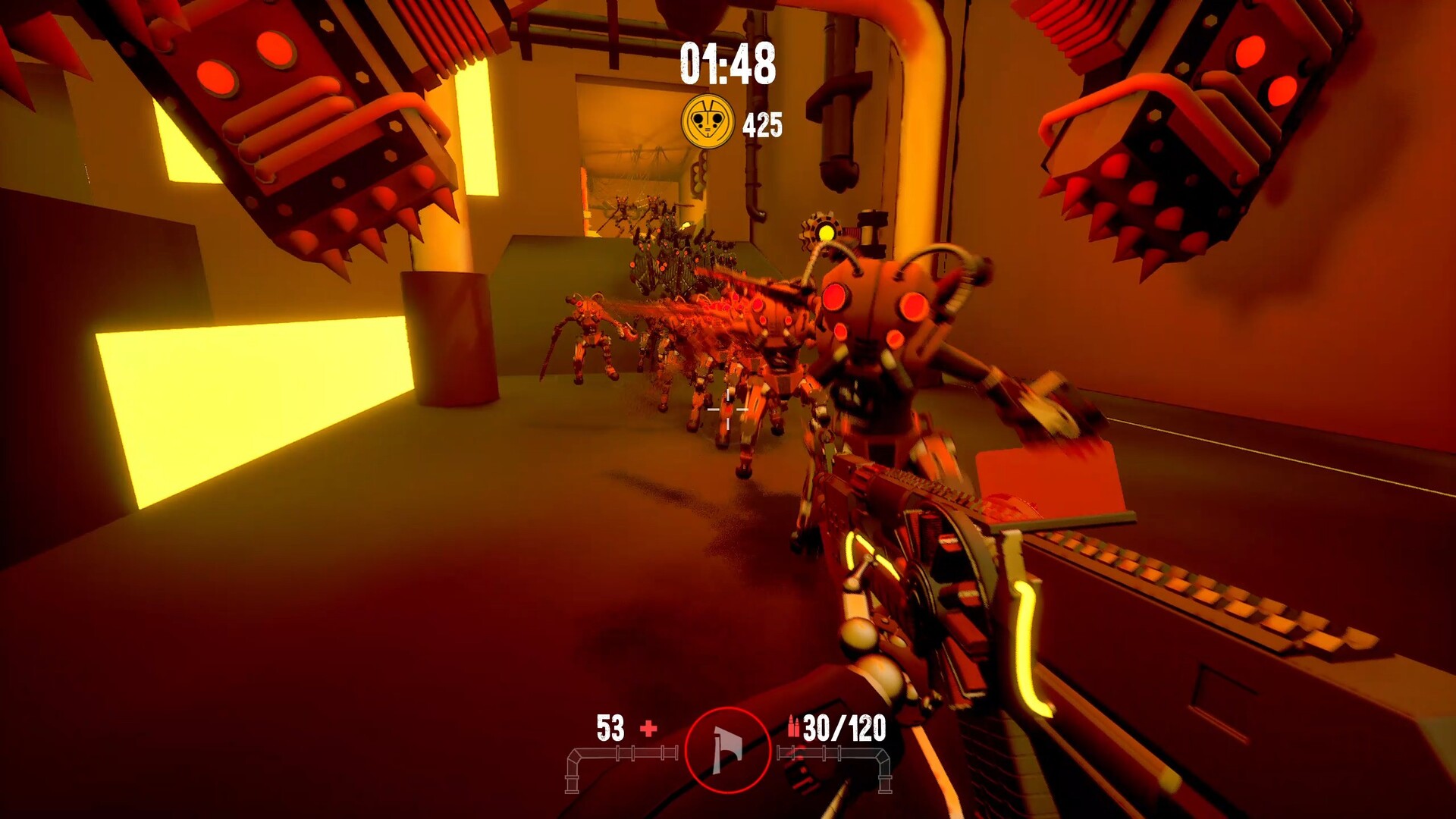Click the spiked crusher machine top right
This screenshot has width=1456, height=819.
click(x=1183, y=114)
